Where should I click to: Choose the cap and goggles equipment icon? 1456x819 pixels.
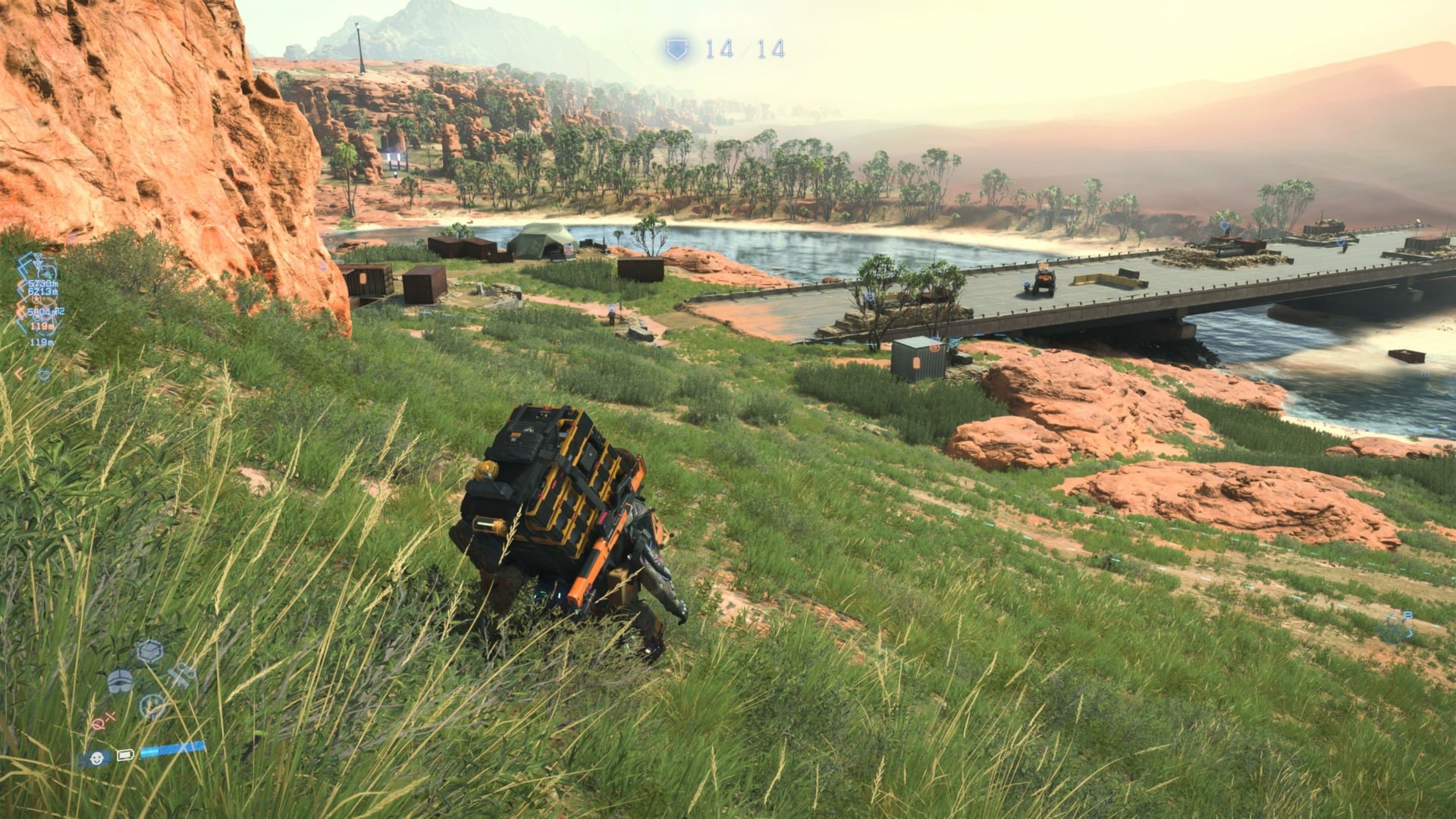tap(119, 681)
